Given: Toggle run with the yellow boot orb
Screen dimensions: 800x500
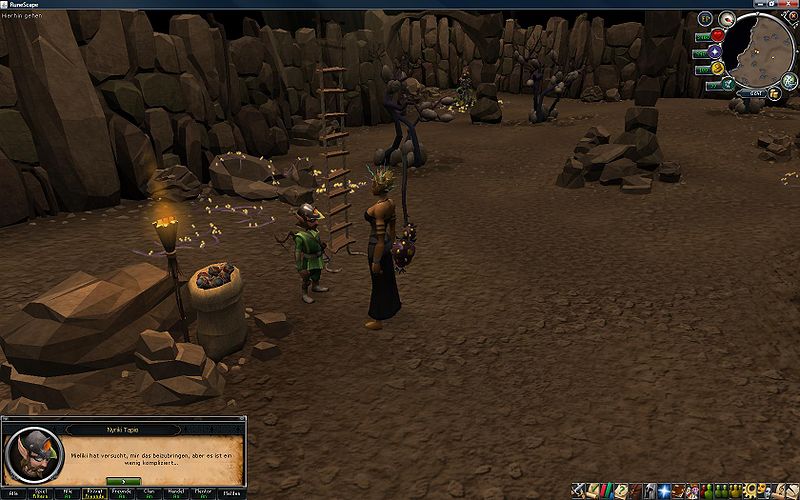Looking at the screenshot, I should pyautogui.click(x=717, y=68).
